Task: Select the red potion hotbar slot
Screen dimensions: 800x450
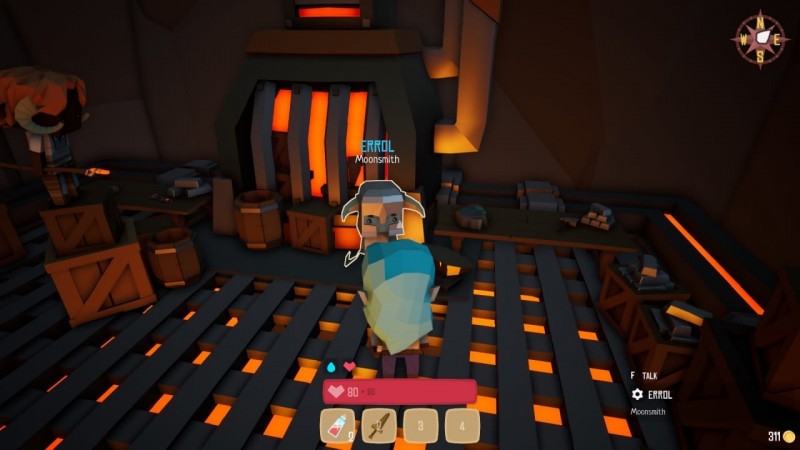Action: pyautogui.click(x=337, y=426)
